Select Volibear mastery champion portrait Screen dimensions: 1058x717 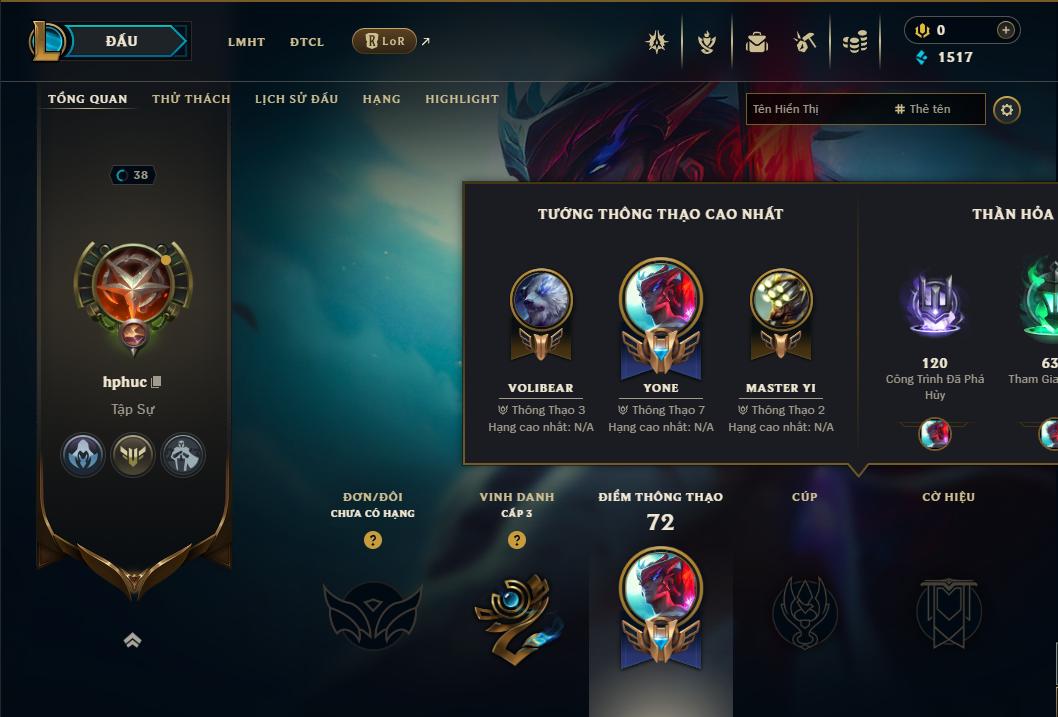click(541, 300)
